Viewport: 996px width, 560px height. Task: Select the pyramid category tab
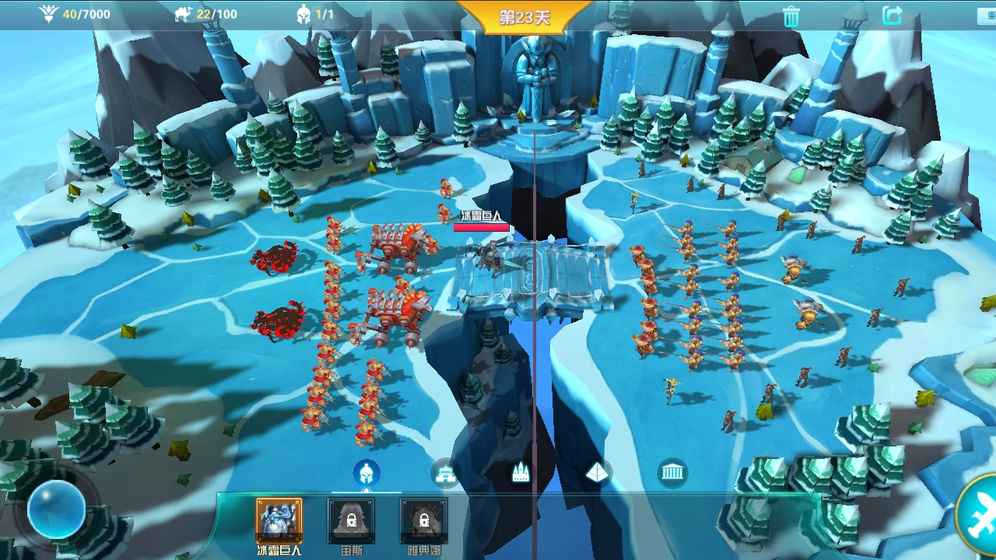pyautogui.click(x=596, y=472)
